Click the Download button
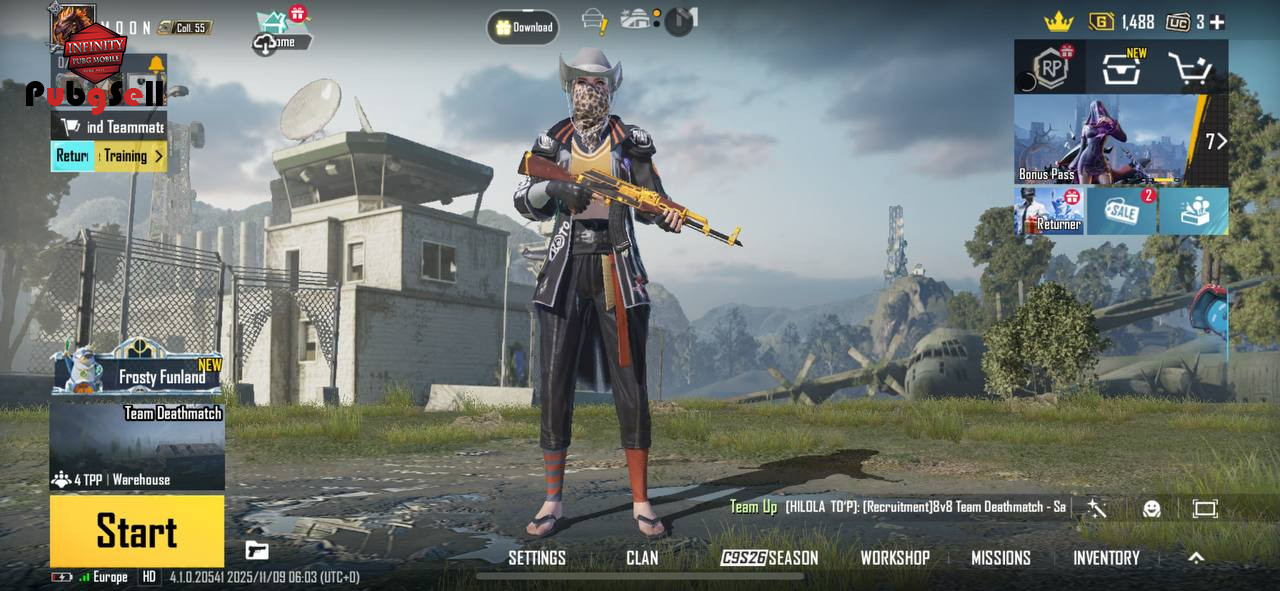The height and width of the screenshot is (591, 1280). (523, 27)
